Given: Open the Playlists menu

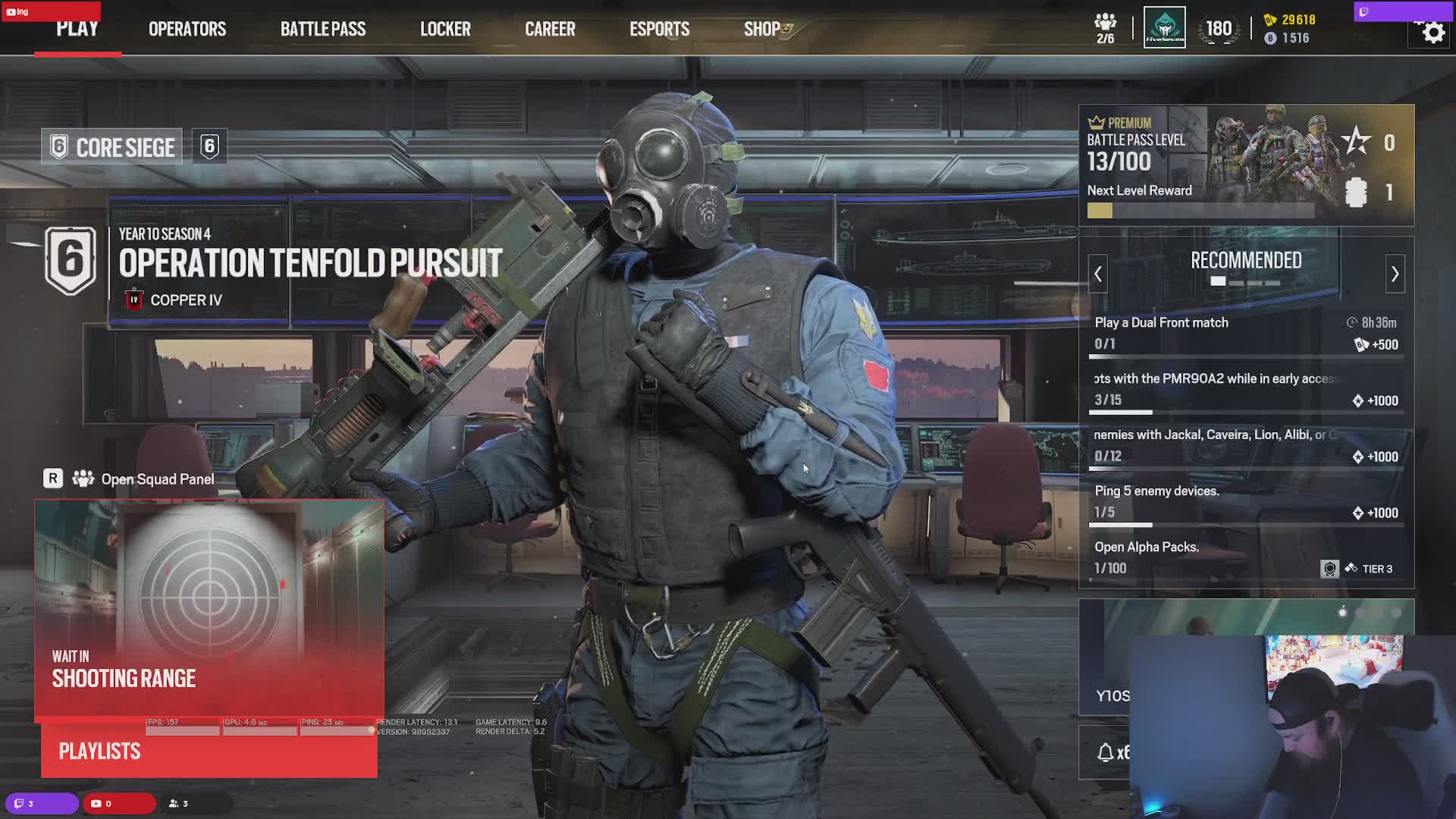Looking at the screenshot, I should pos(209,752).
